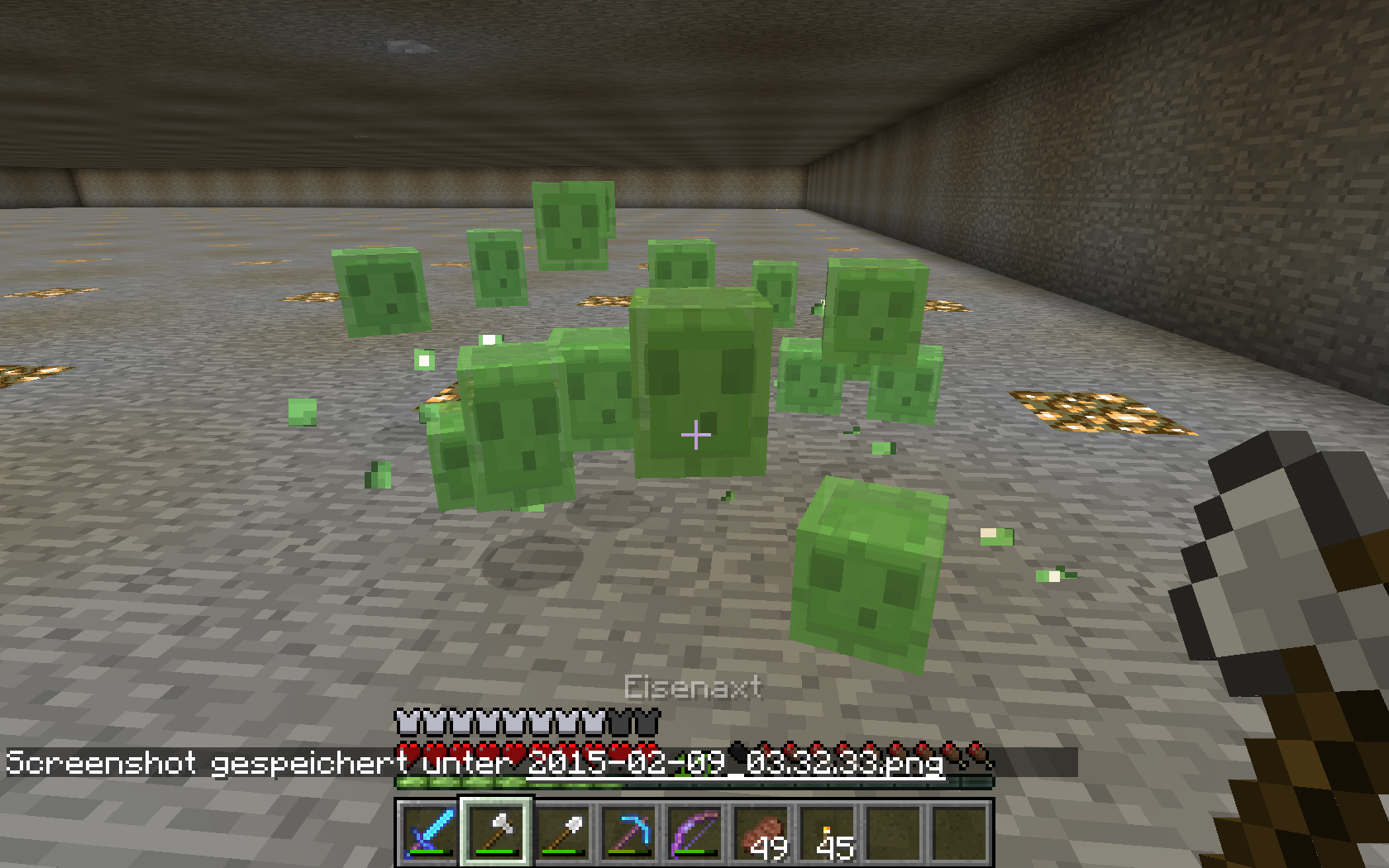Select the iron axe hotbar slot
Image resolution: width=1389 pixels, height=868 pixels.
tap(496, 832)
